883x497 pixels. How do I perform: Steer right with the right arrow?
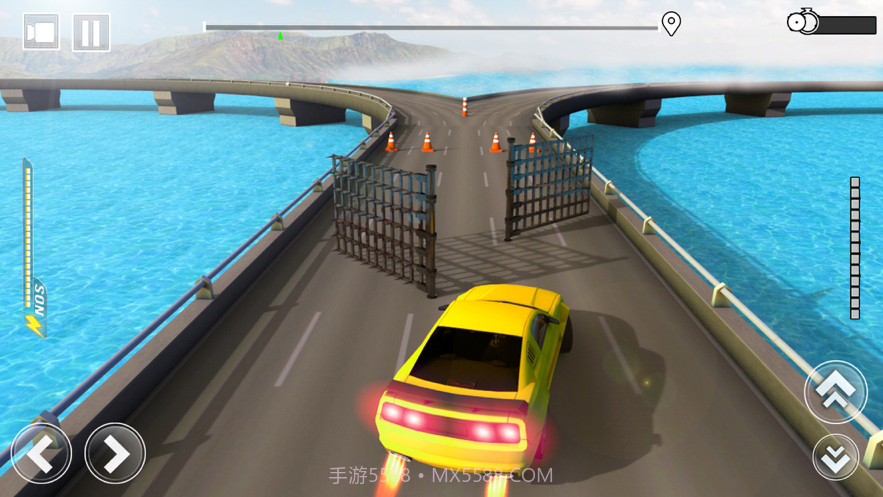[x=115, y=454]
